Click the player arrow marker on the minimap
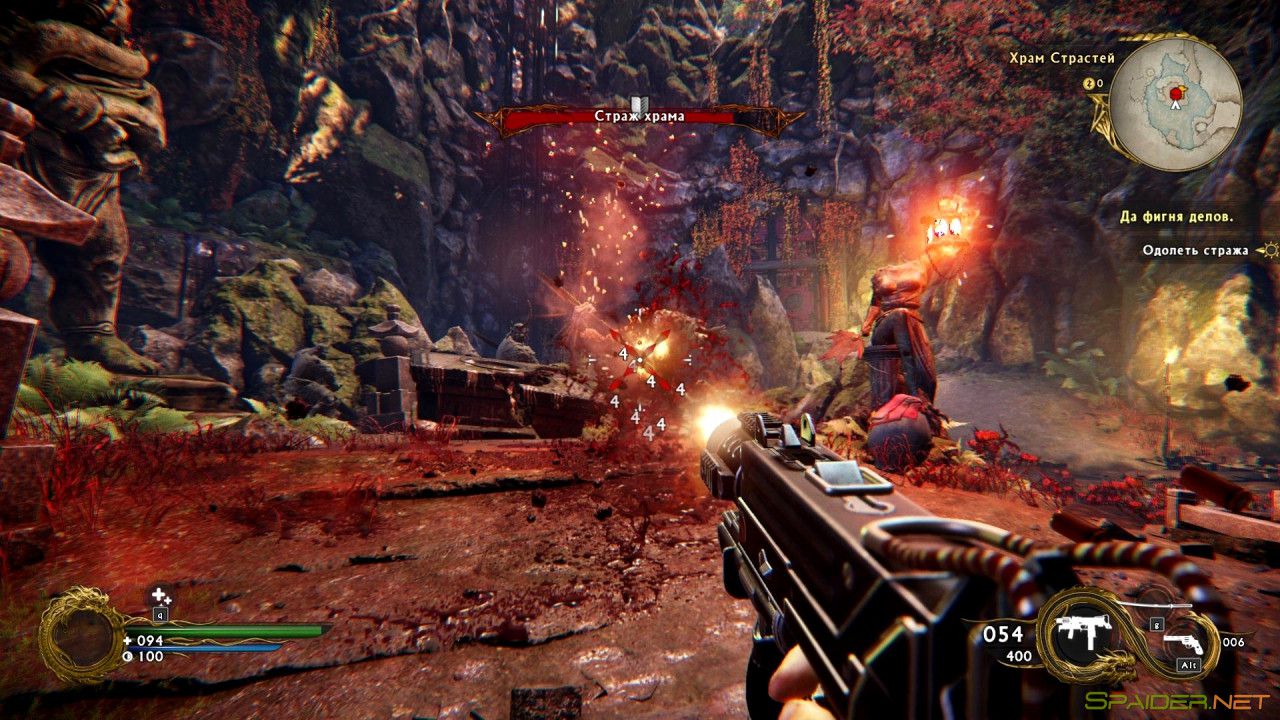 point(1176,106)
